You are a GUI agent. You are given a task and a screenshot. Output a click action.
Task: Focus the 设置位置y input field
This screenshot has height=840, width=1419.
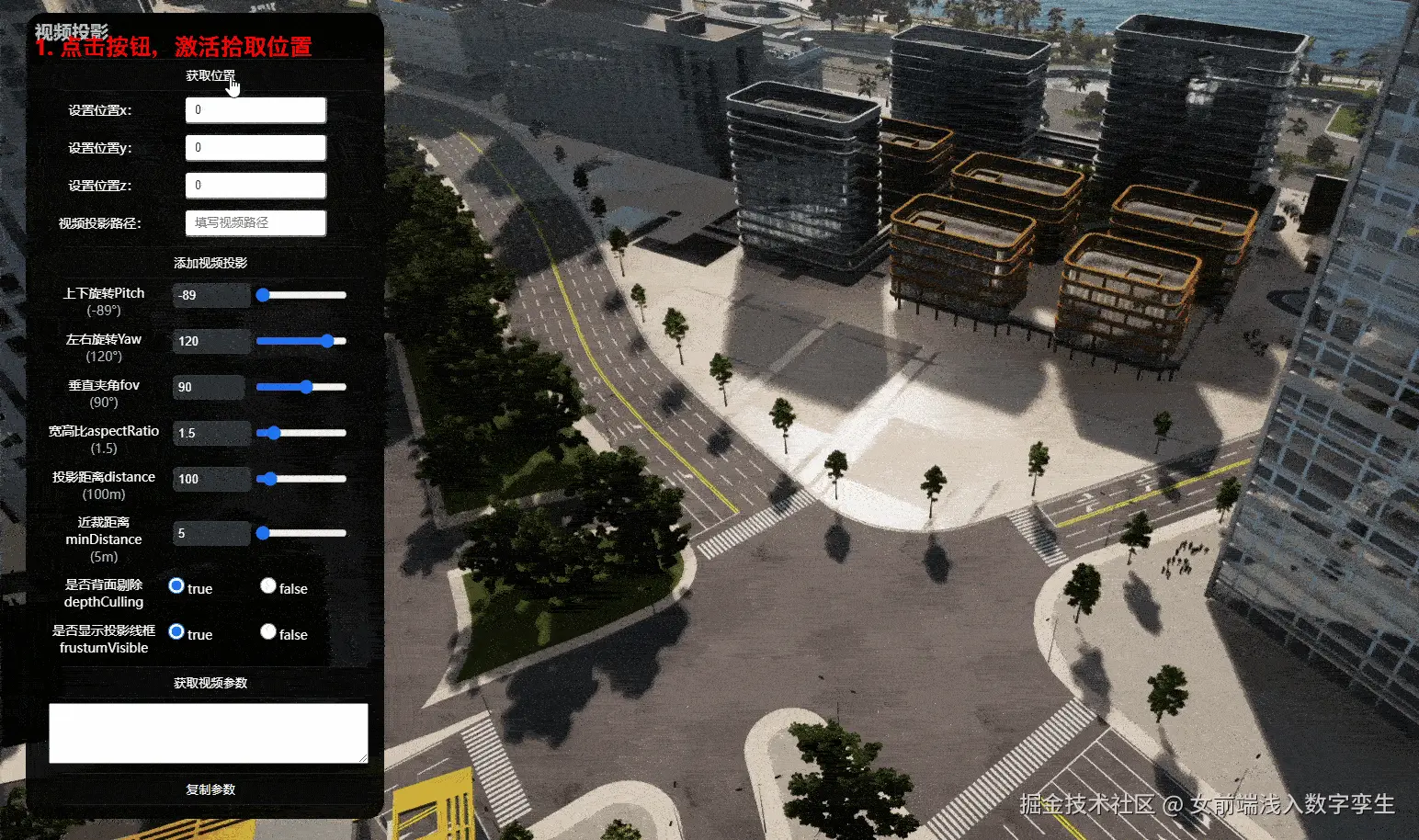pos(255,148)
